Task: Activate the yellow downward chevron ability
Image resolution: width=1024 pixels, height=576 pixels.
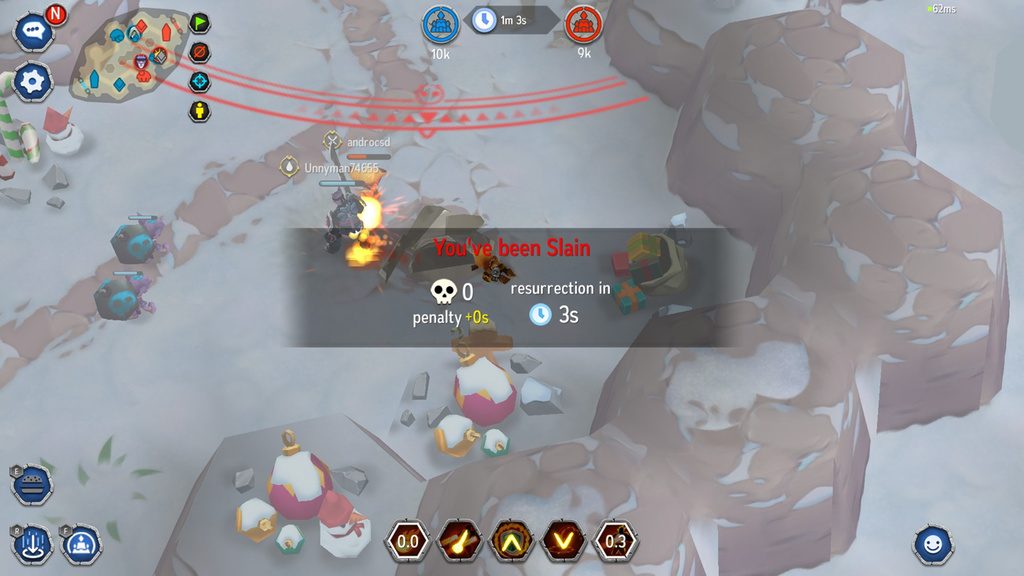Action: pos(564,542)
